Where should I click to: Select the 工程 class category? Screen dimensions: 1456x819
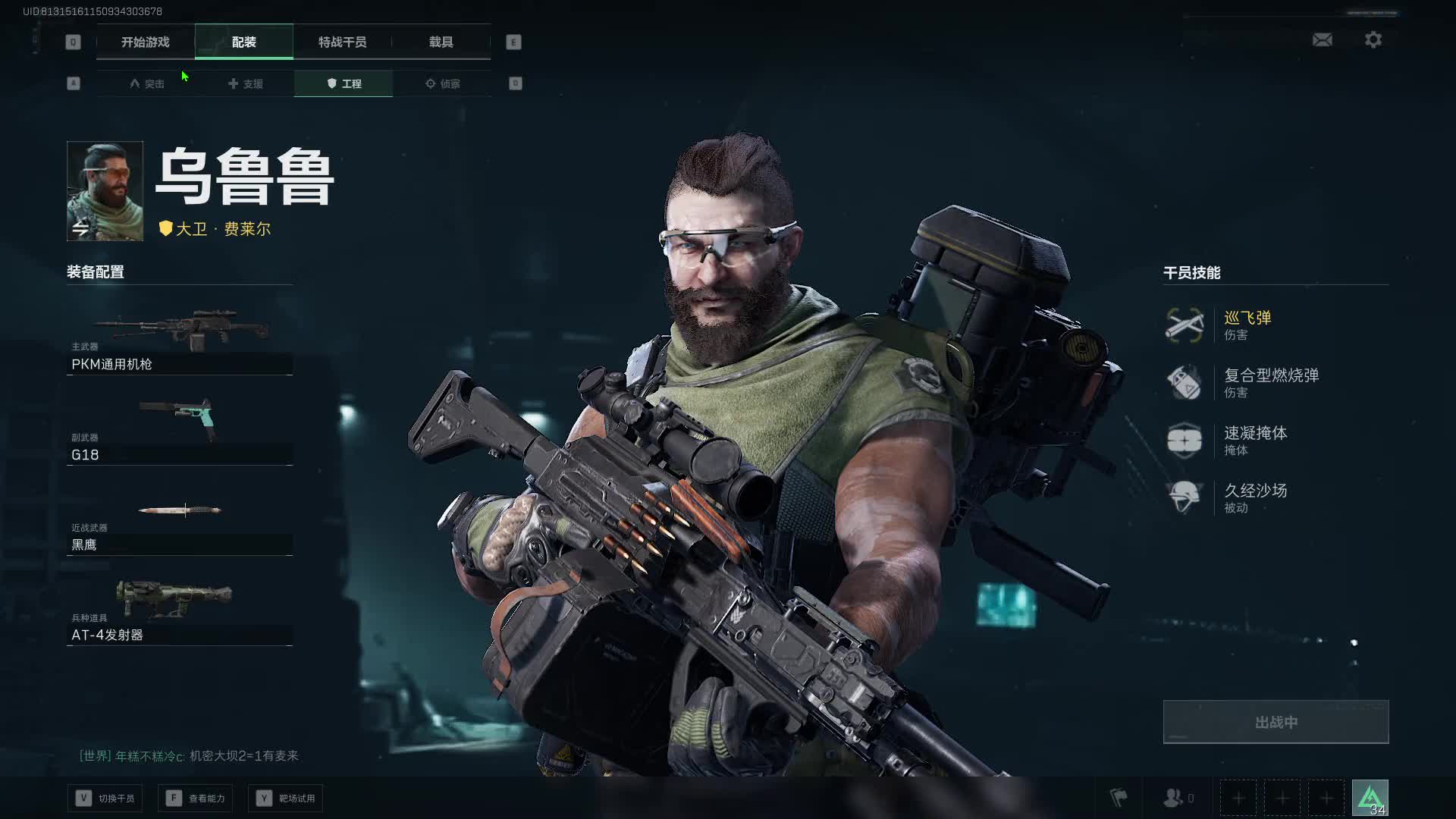(344, 83)
